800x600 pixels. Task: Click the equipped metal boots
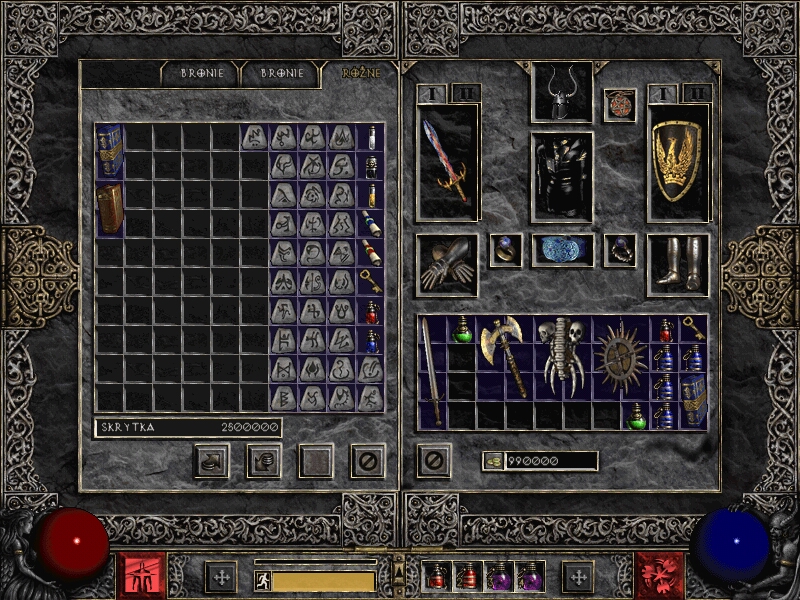(x=678, y=265)
